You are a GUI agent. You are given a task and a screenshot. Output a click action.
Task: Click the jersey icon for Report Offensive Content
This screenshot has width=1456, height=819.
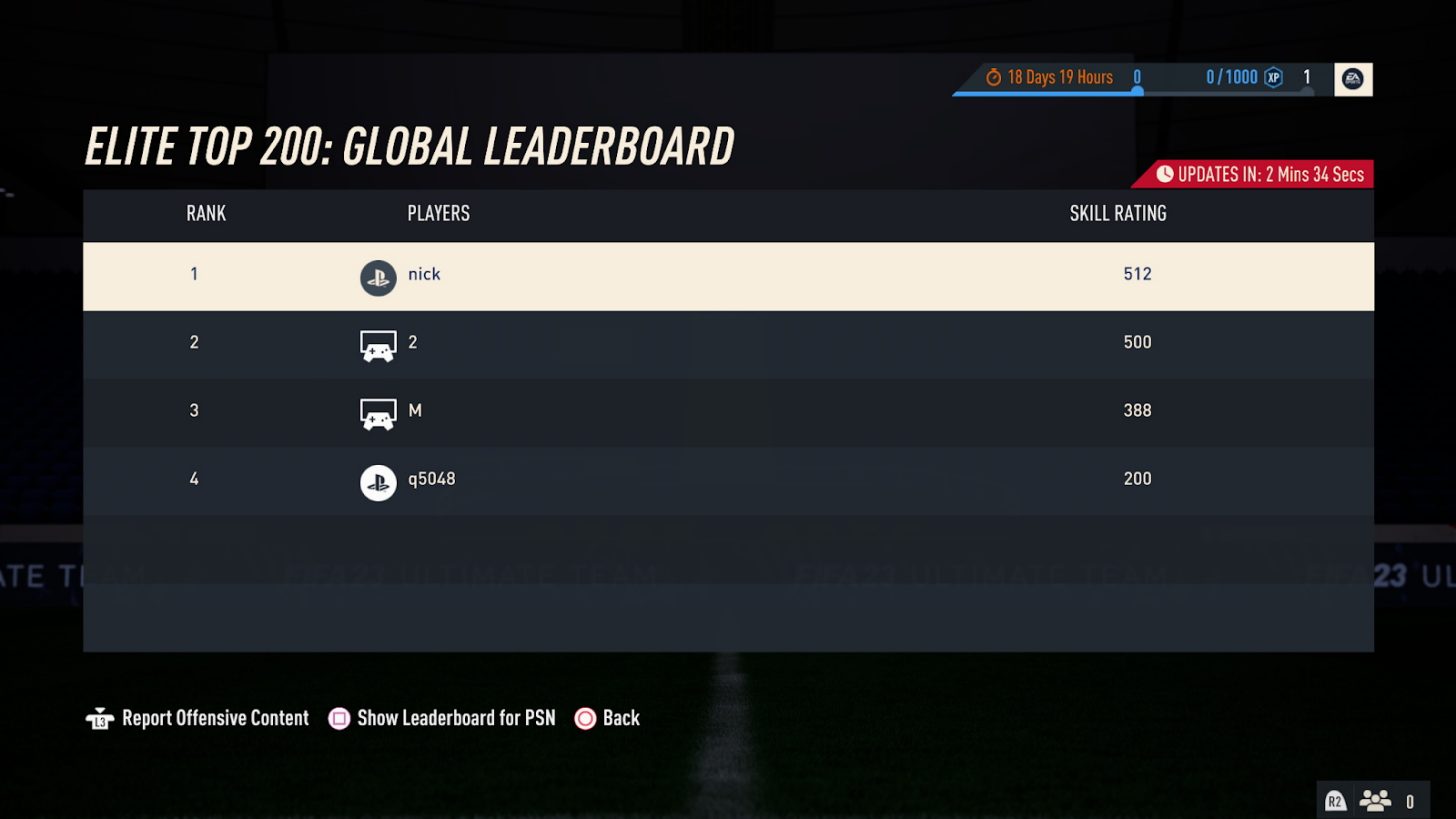(x=101, y=717)
